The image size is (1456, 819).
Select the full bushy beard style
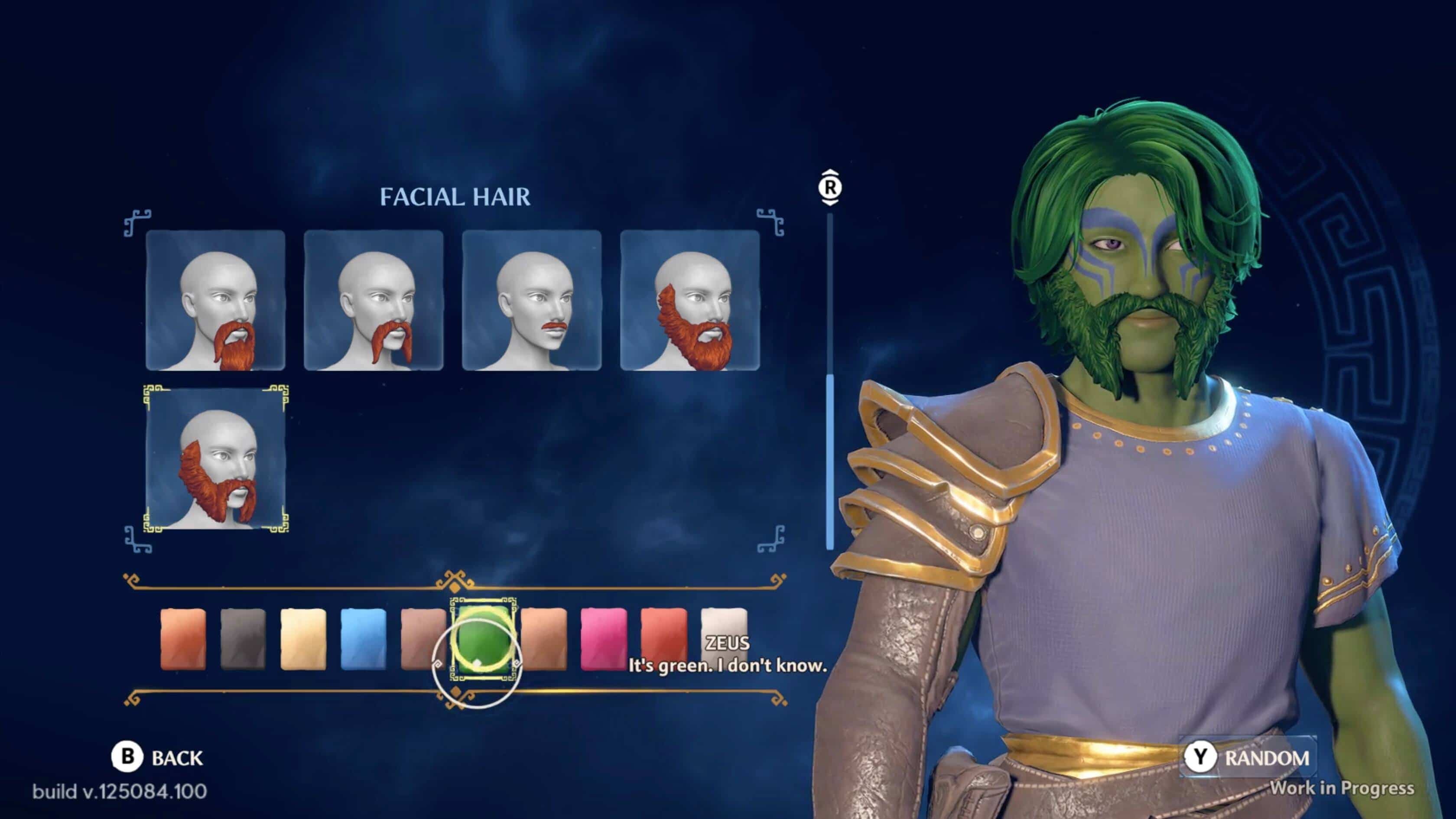pos(689,300)
